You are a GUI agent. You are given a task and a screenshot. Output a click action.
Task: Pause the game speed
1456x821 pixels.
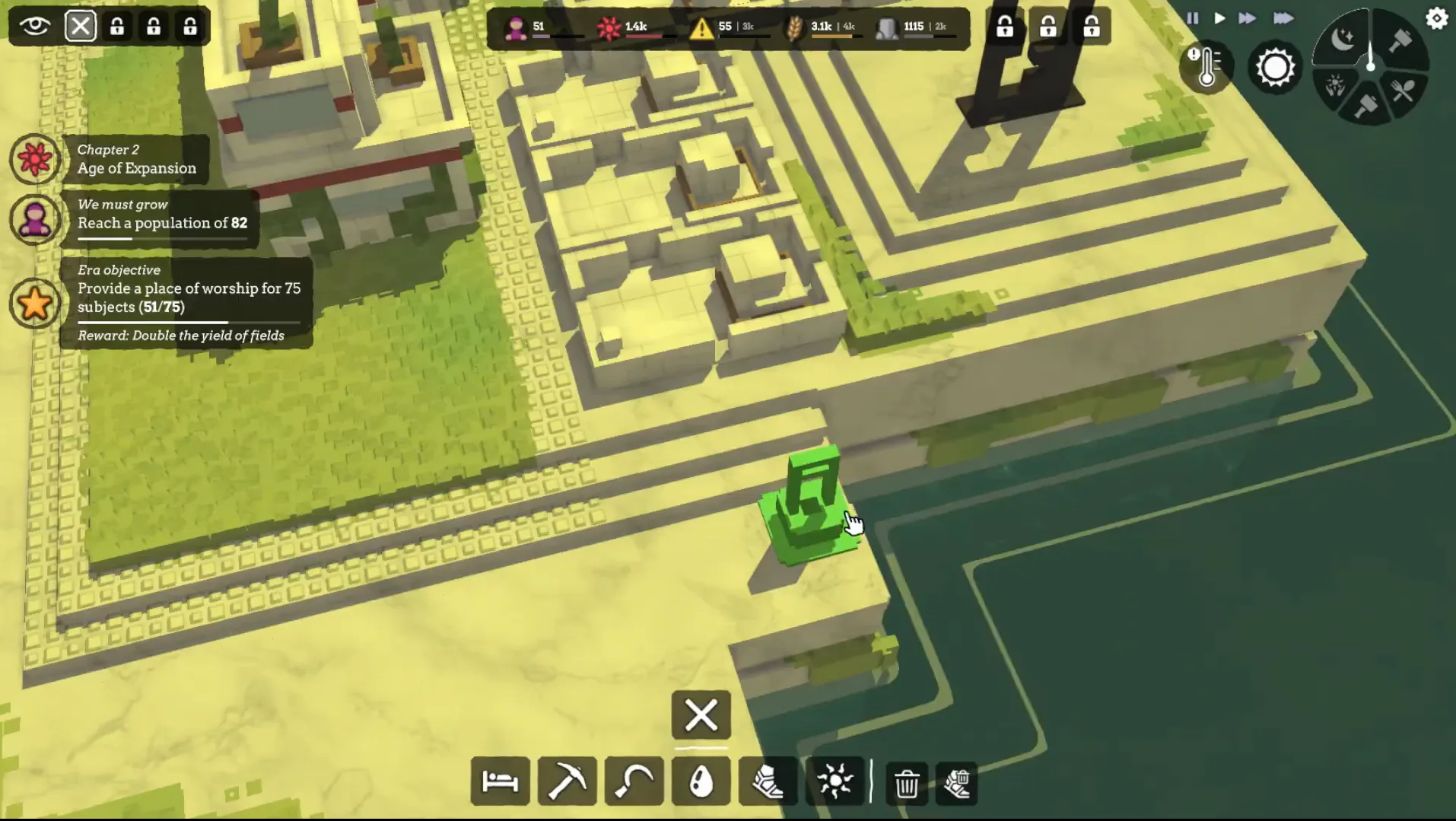pos(1192,18)
